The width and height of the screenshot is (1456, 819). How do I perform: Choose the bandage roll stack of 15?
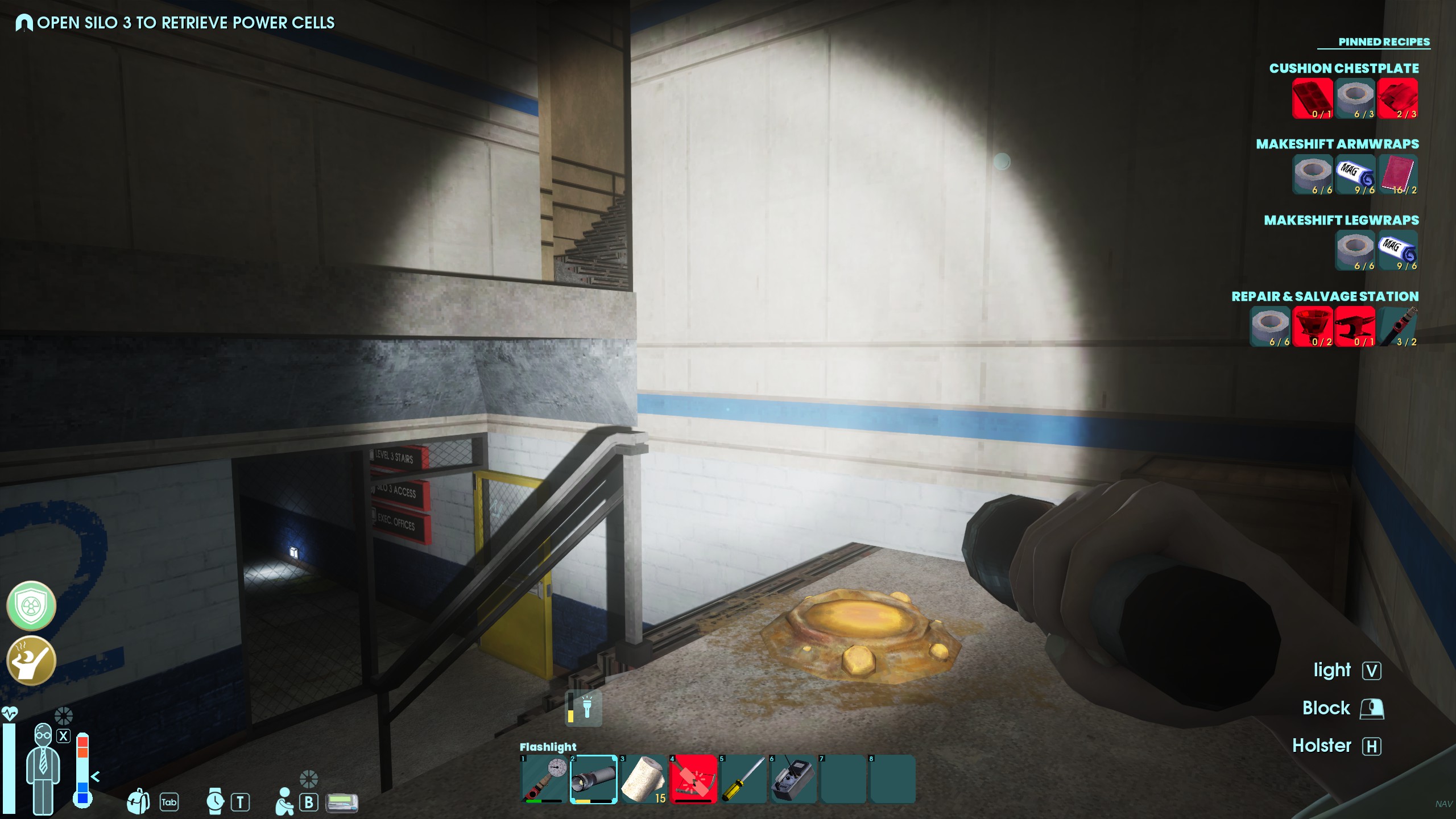tap(643, 779)
